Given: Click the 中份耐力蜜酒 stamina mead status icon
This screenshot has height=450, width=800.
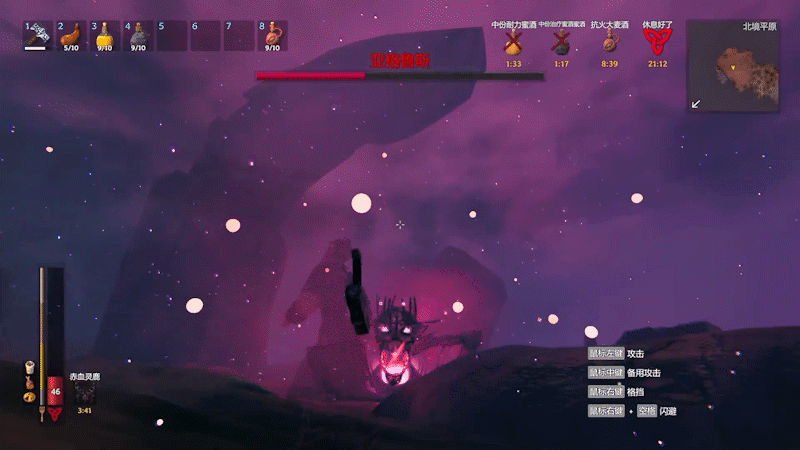Looking at the screenshot, I should [x=513, y=42].
